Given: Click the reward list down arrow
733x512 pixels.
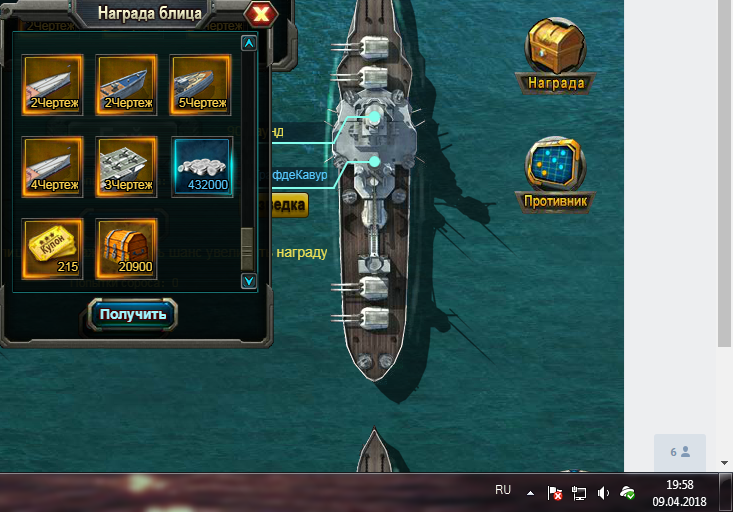Looking at the screenshot, I should click(x=249, y=282).
